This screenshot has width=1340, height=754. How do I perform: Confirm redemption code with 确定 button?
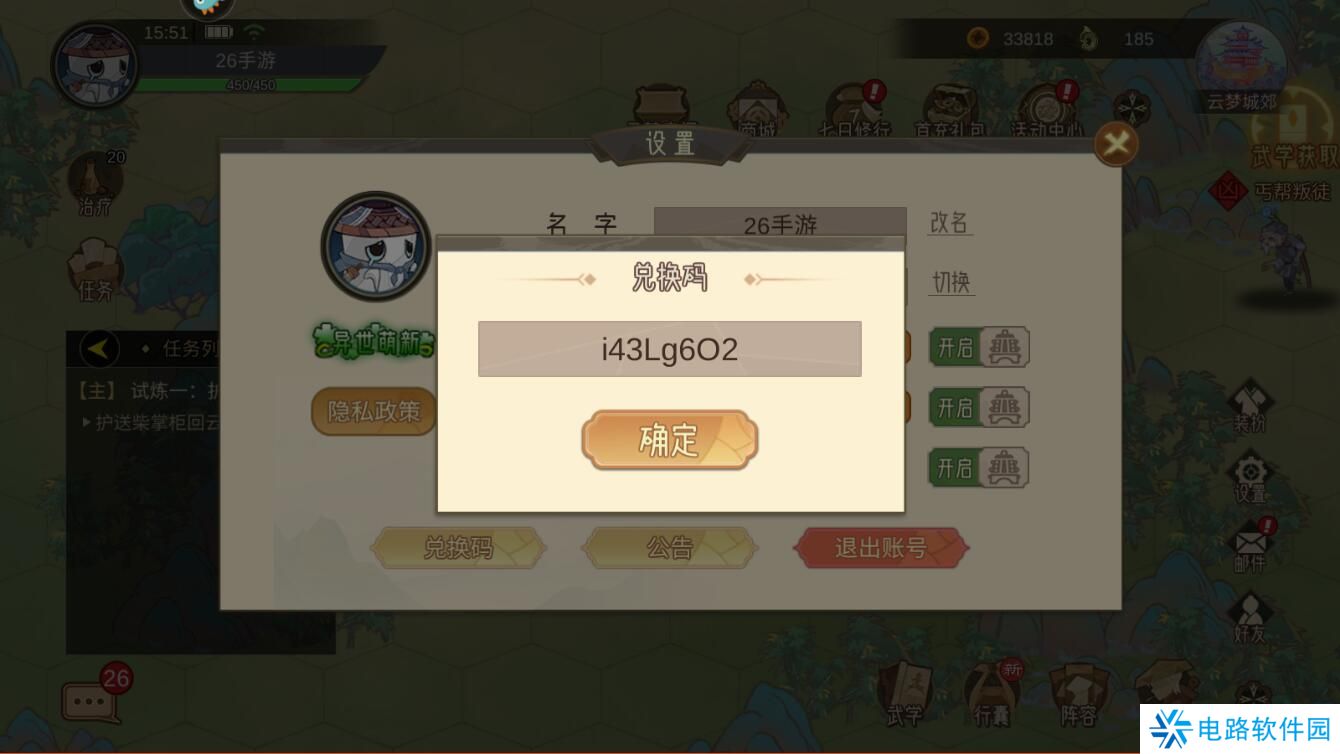tap(669, 439)
